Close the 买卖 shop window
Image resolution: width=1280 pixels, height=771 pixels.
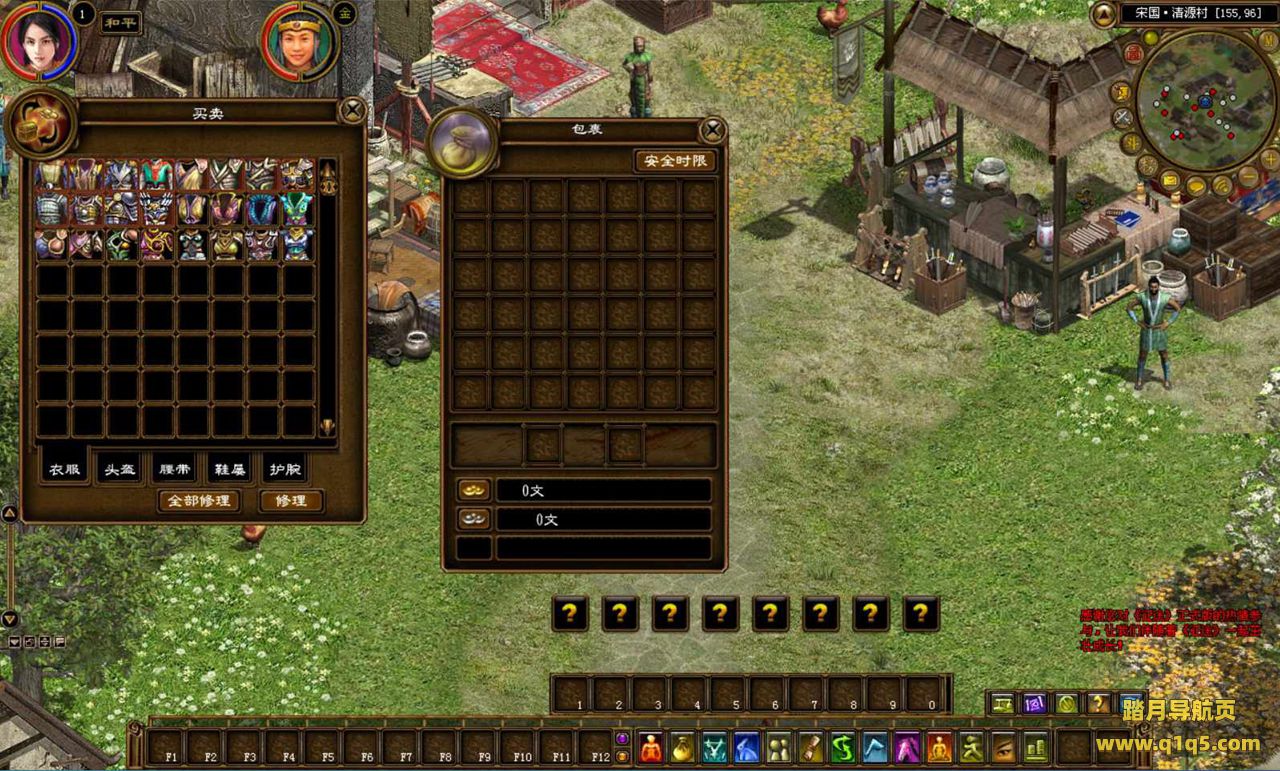click(x=352, y=110)
